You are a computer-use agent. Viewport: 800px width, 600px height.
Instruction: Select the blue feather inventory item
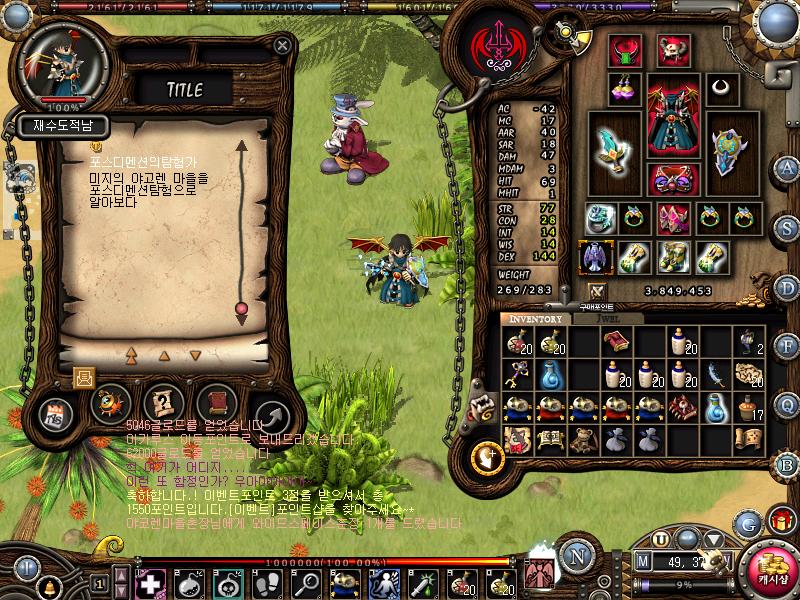click(715, 374)
